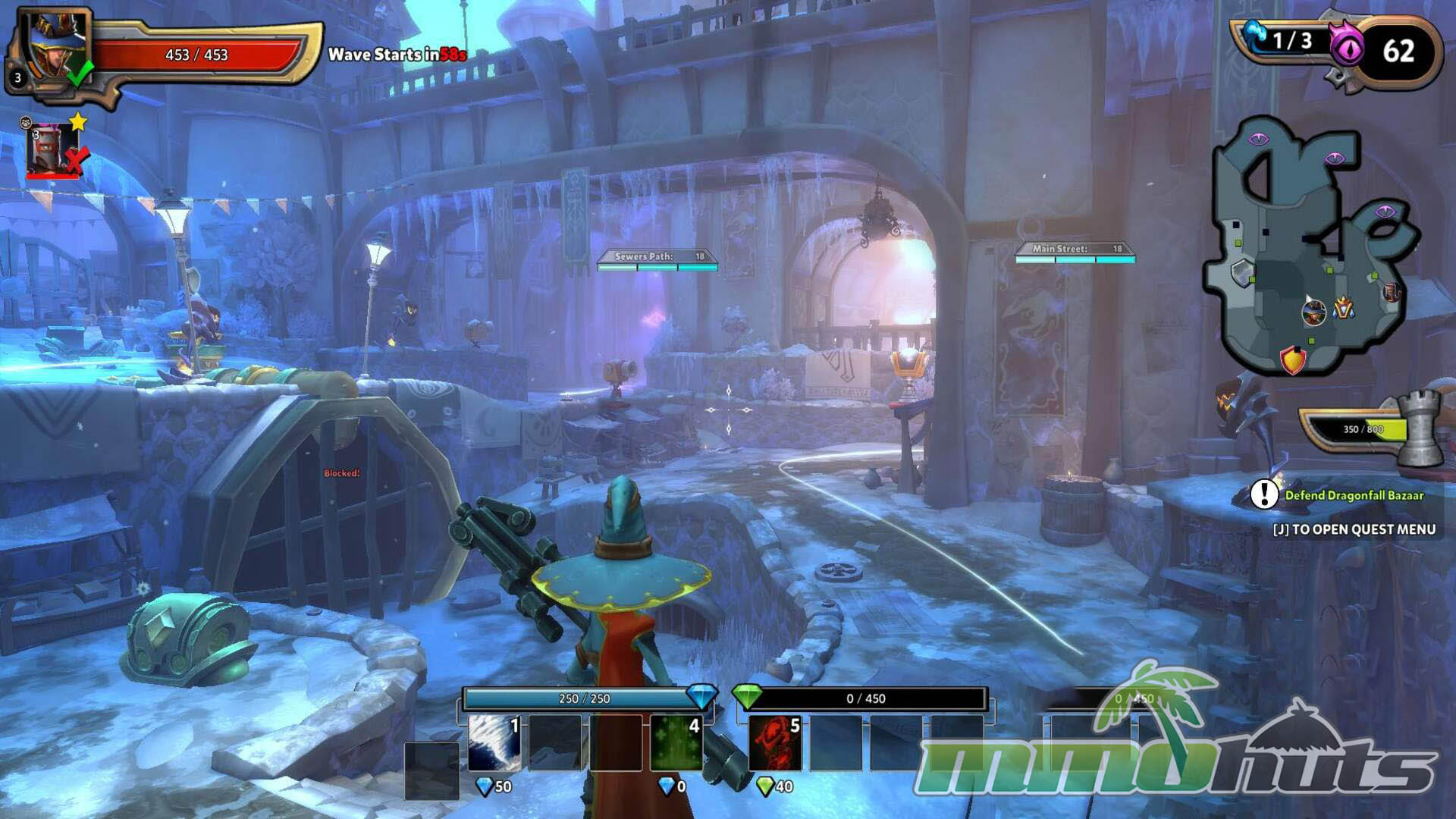Select the Main Street lane label
Viewport: 1456px width, 819px height.
pos(1074,249)
